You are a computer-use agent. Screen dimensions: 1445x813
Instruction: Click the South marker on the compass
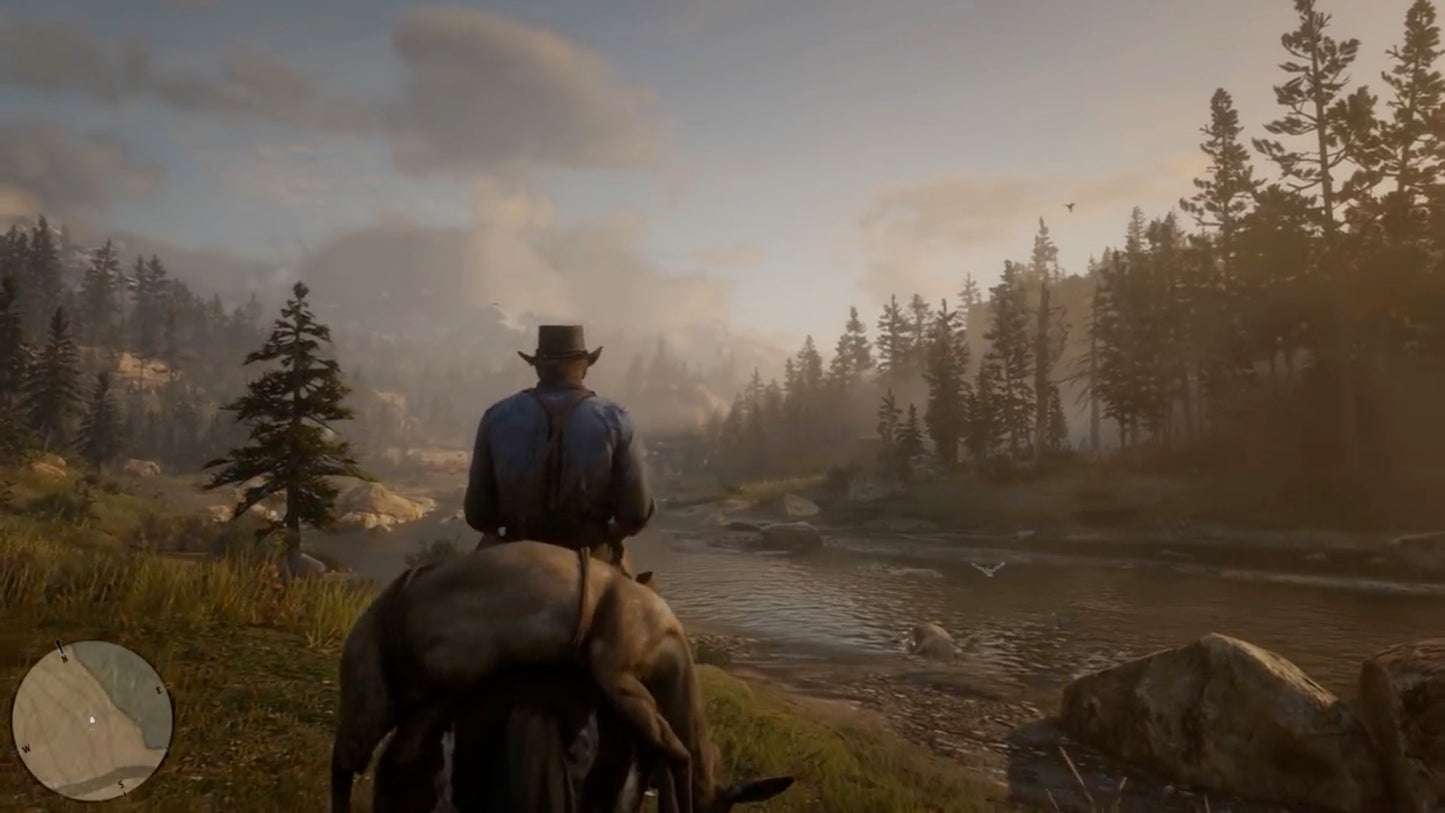pyautogui.click(x=121, y=784)
